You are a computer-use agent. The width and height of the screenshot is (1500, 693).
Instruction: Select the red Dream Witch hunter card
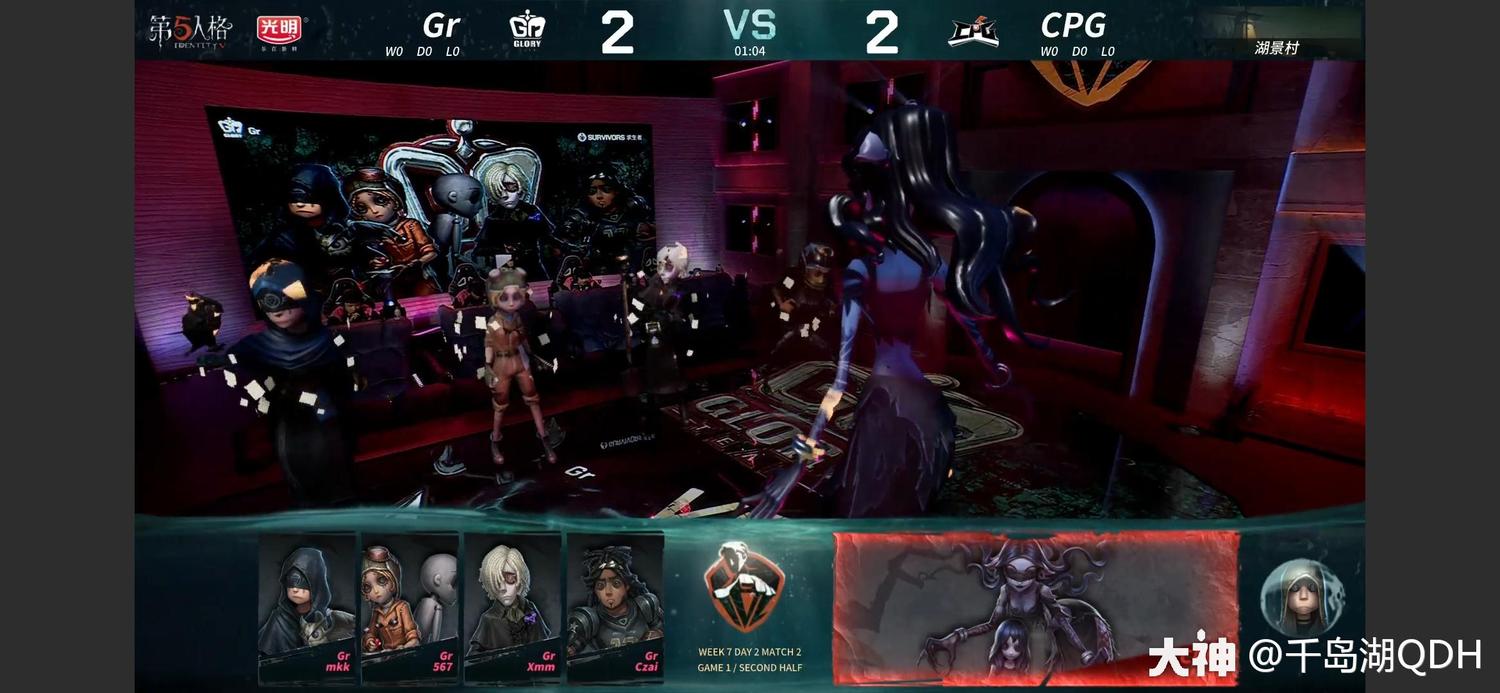[1036, 607]
